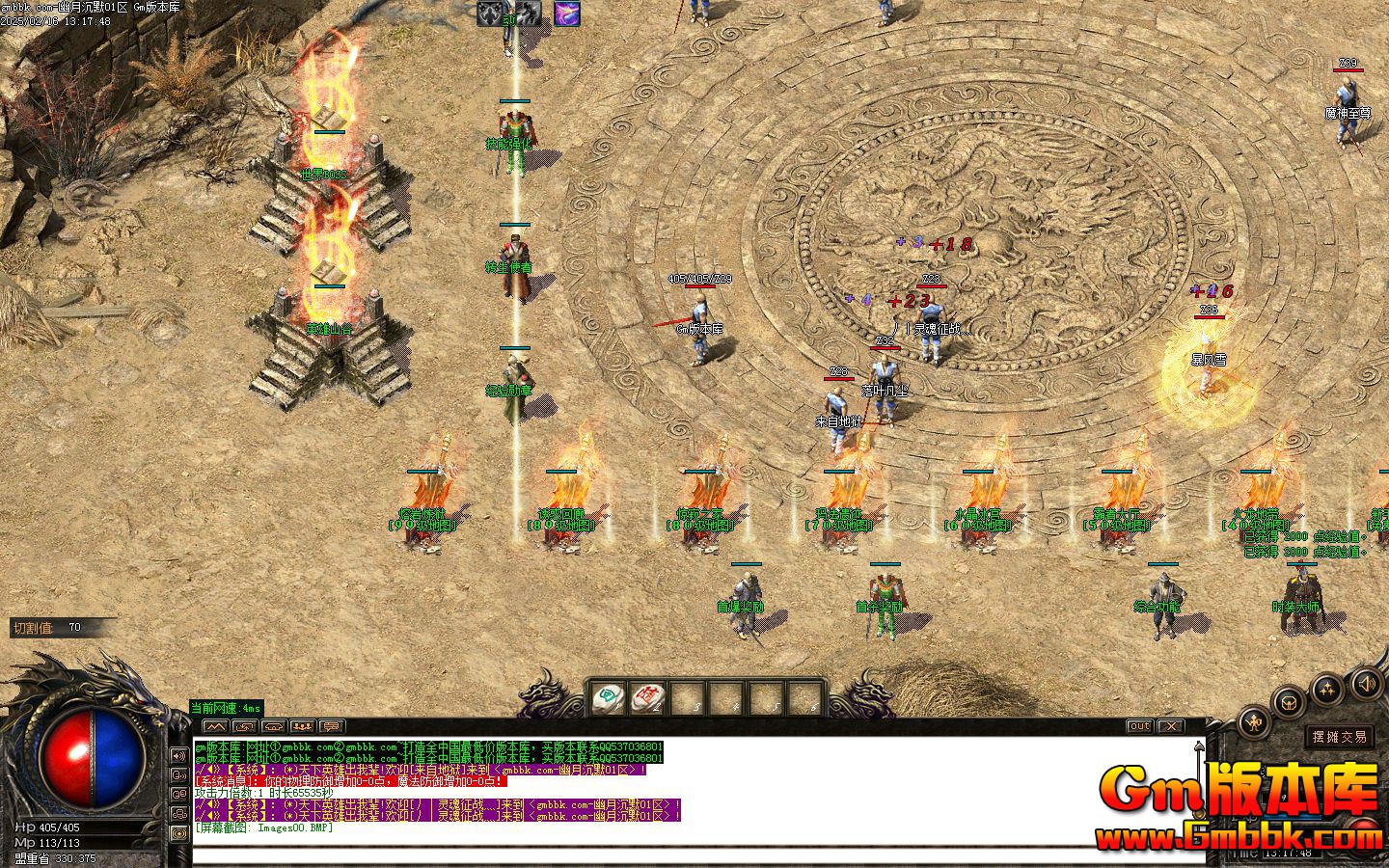Click the shield buff icon at the top
Screen dimensions: 1389x868
[x=488, y=14]
